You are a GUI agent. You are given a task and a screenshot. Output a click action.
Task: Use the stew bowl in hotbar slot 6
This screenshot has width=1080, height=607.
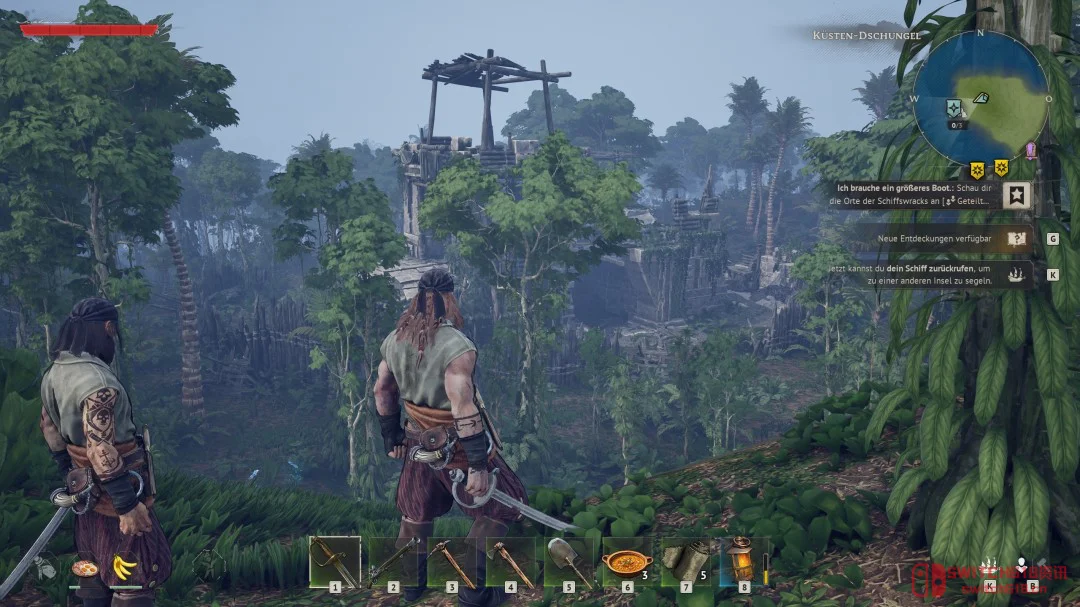click(x=627, y=562)
